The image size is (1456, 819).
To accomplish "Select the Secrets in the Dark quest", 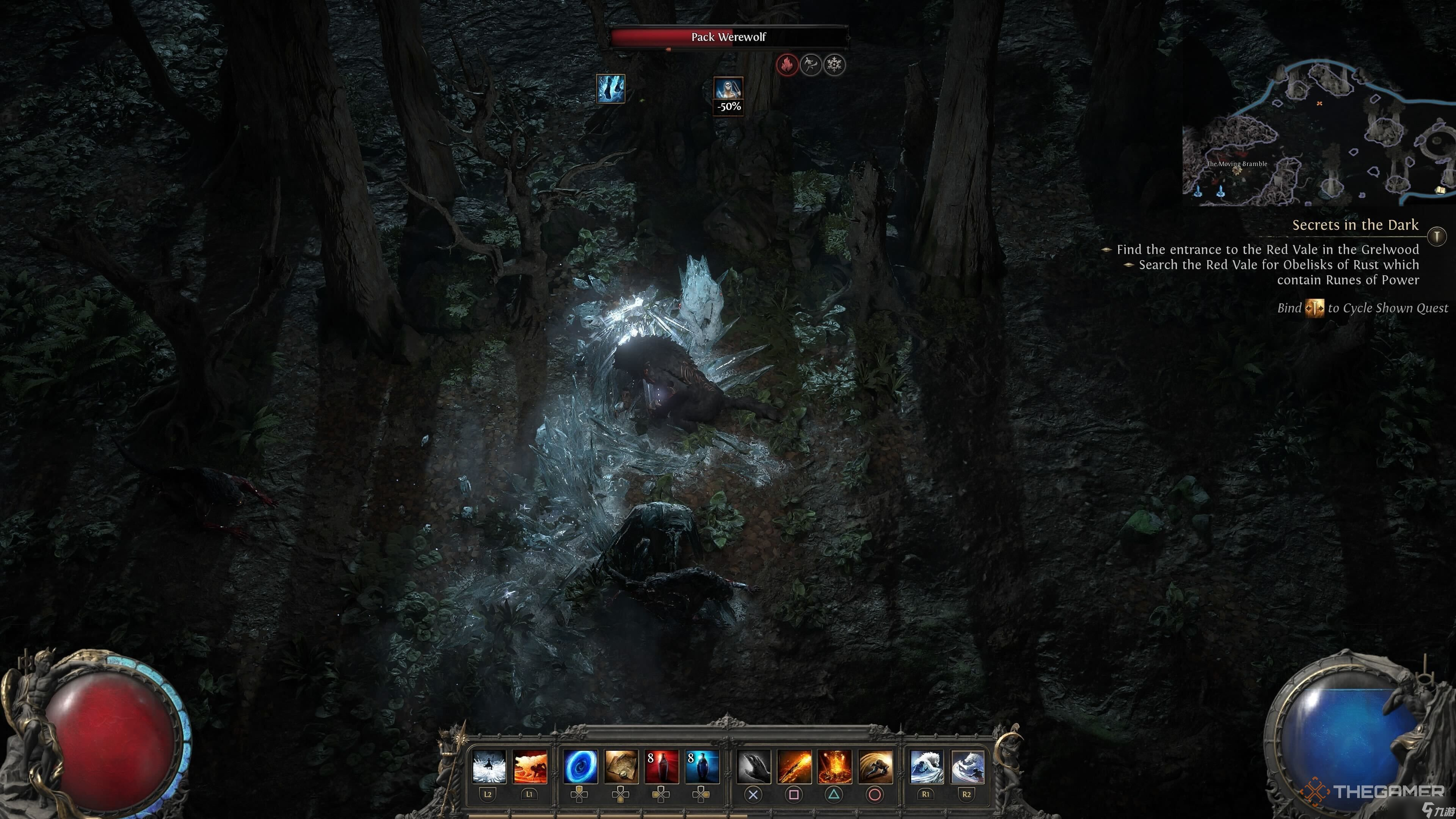I will click(x=1355, y=225).
